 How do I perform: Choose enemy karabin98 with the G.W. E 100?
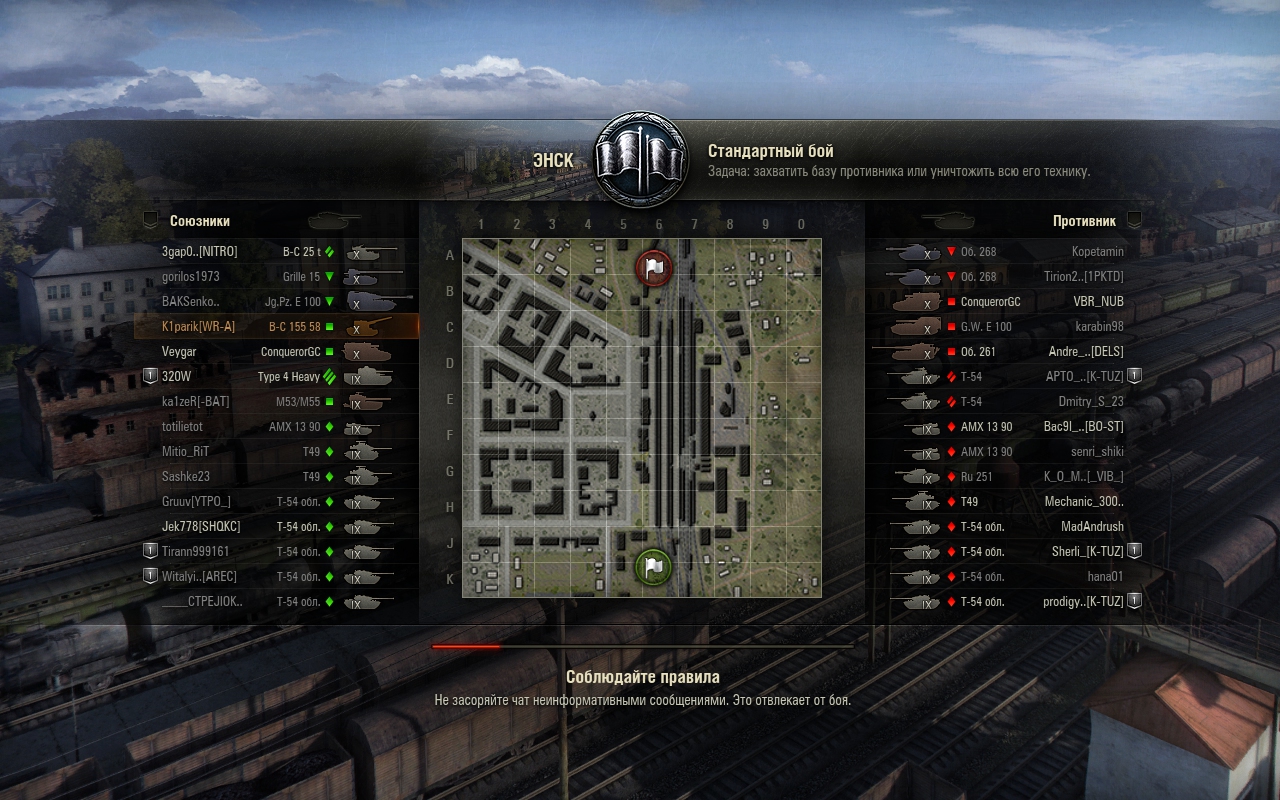tap(1005, 327)
